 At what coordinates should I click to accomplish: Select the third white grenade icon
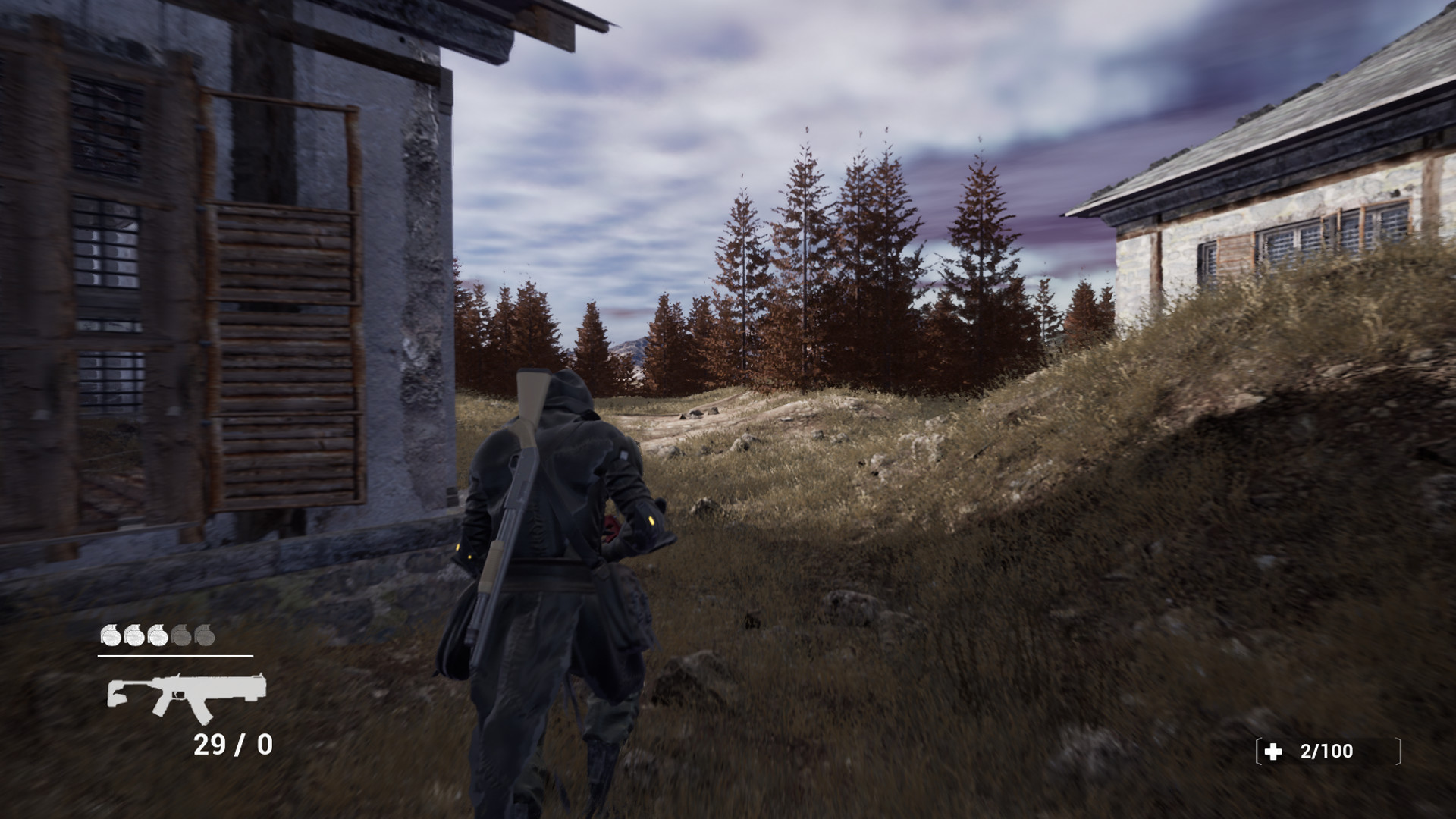pos(158,635)
